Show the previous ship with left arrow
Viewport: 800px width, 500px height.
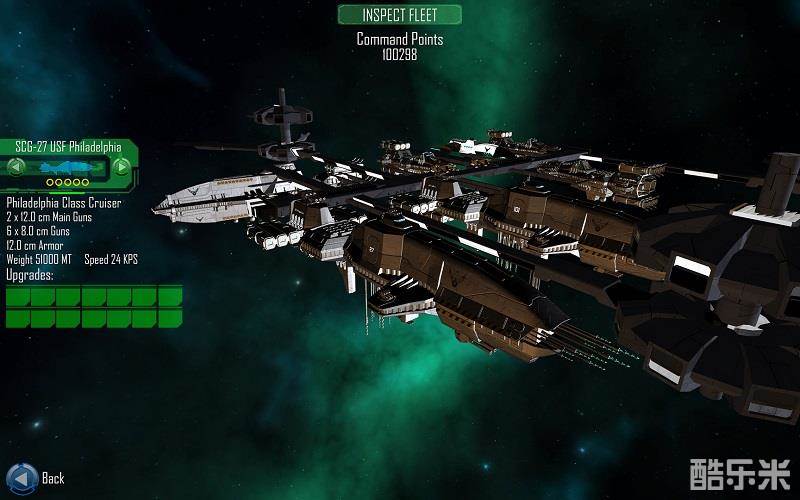(18, 166)
